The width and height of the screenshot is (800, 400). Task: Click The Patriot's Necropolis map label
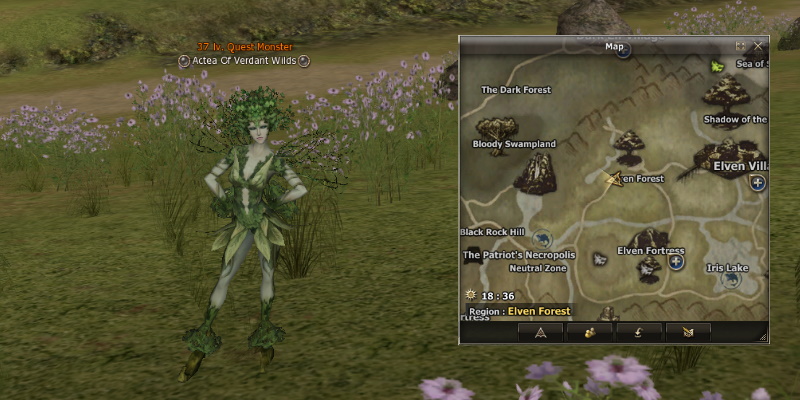[x=519, y=255]
